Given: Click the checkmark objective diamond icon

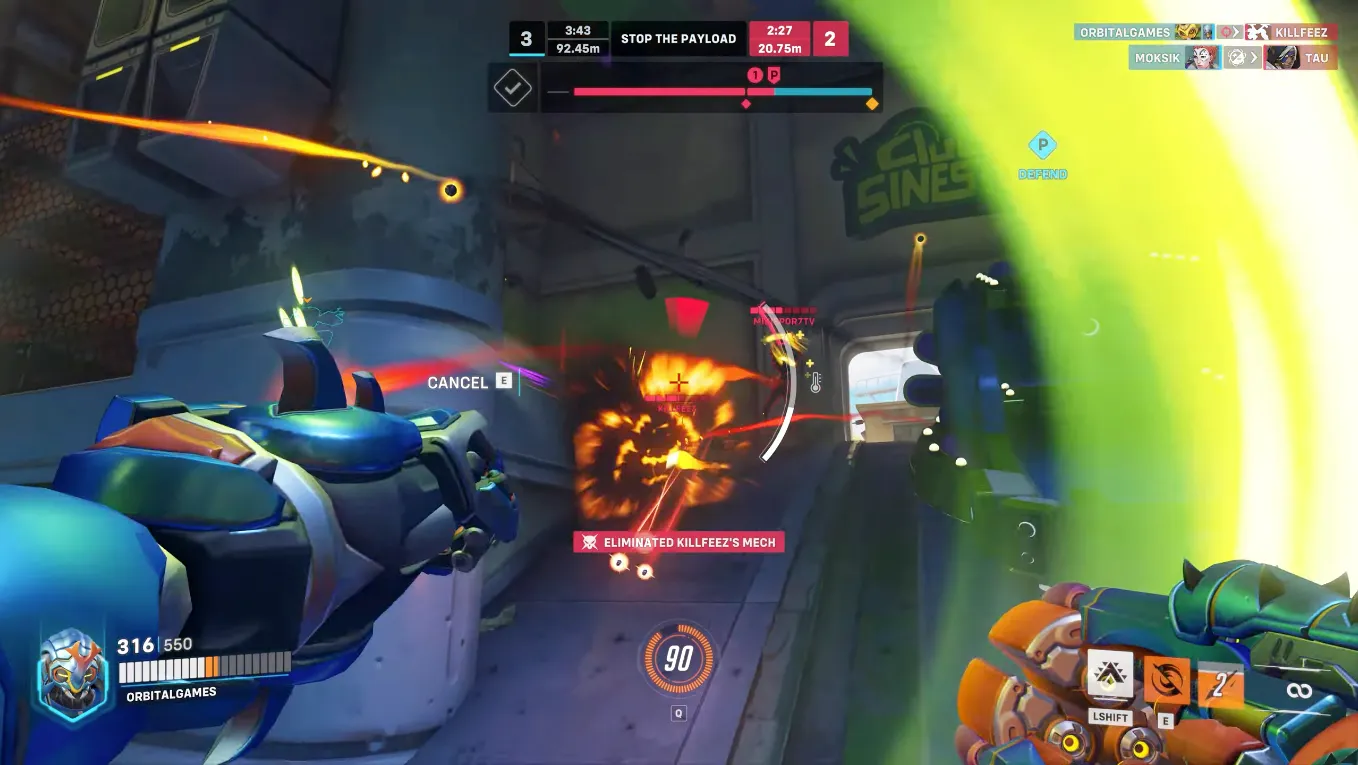Looking at the screenshot, I should (513, 87).
